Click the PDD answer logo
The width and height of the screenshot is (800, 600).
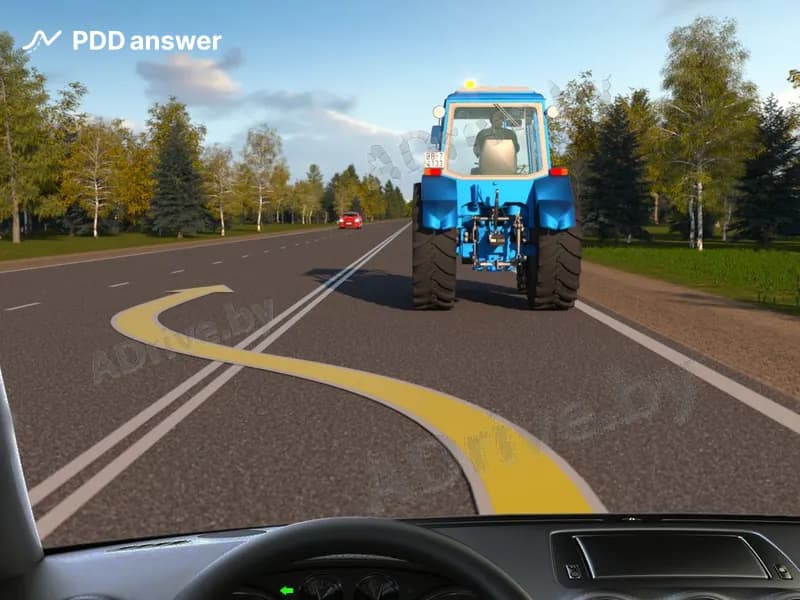coord(121,41)
